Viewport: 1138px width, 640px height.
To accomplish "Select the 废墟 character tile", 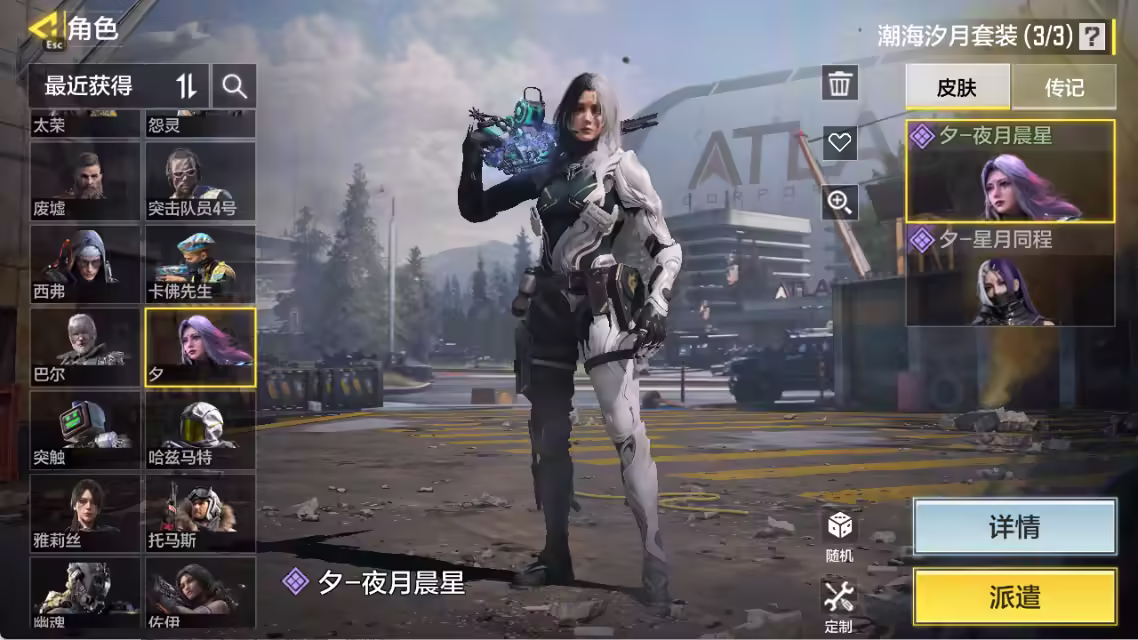I will [85, 181].
